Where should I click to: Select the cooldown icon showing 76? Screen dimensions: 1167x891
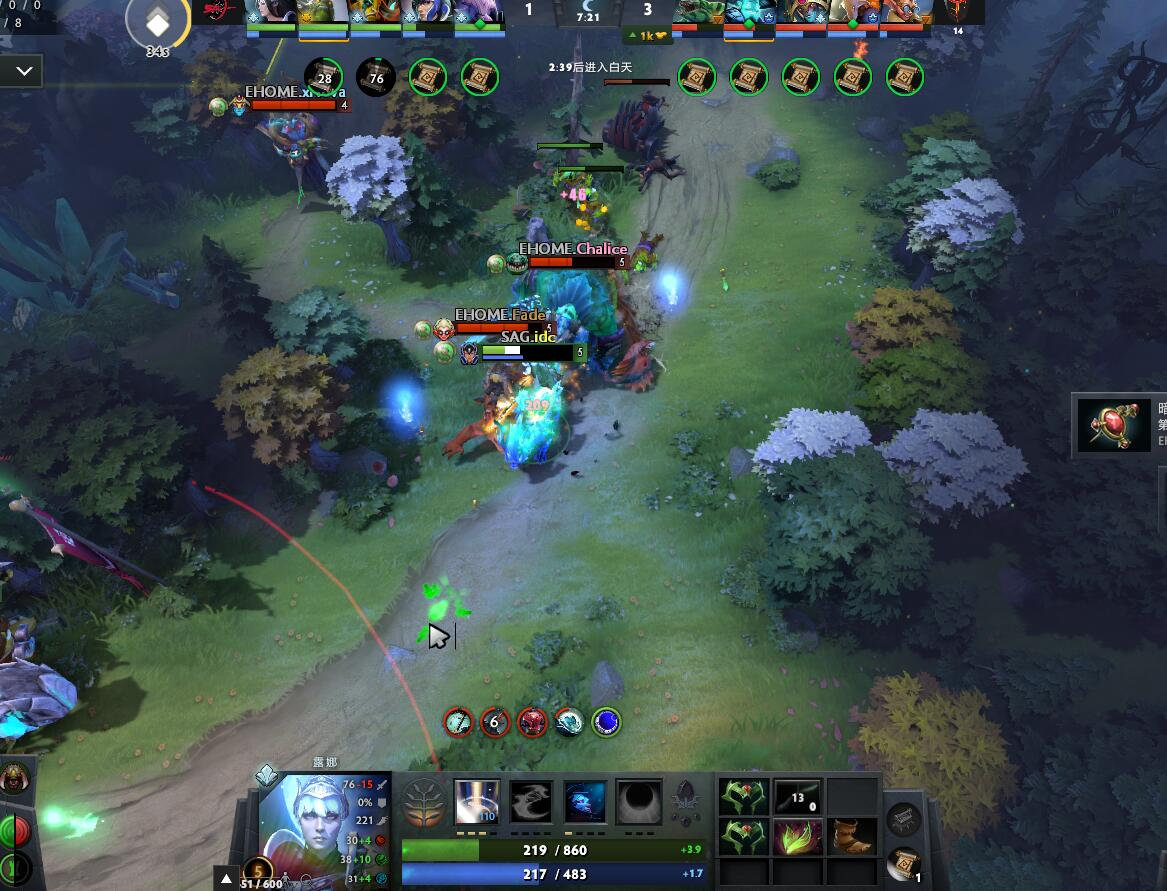(x=376, y=77)
